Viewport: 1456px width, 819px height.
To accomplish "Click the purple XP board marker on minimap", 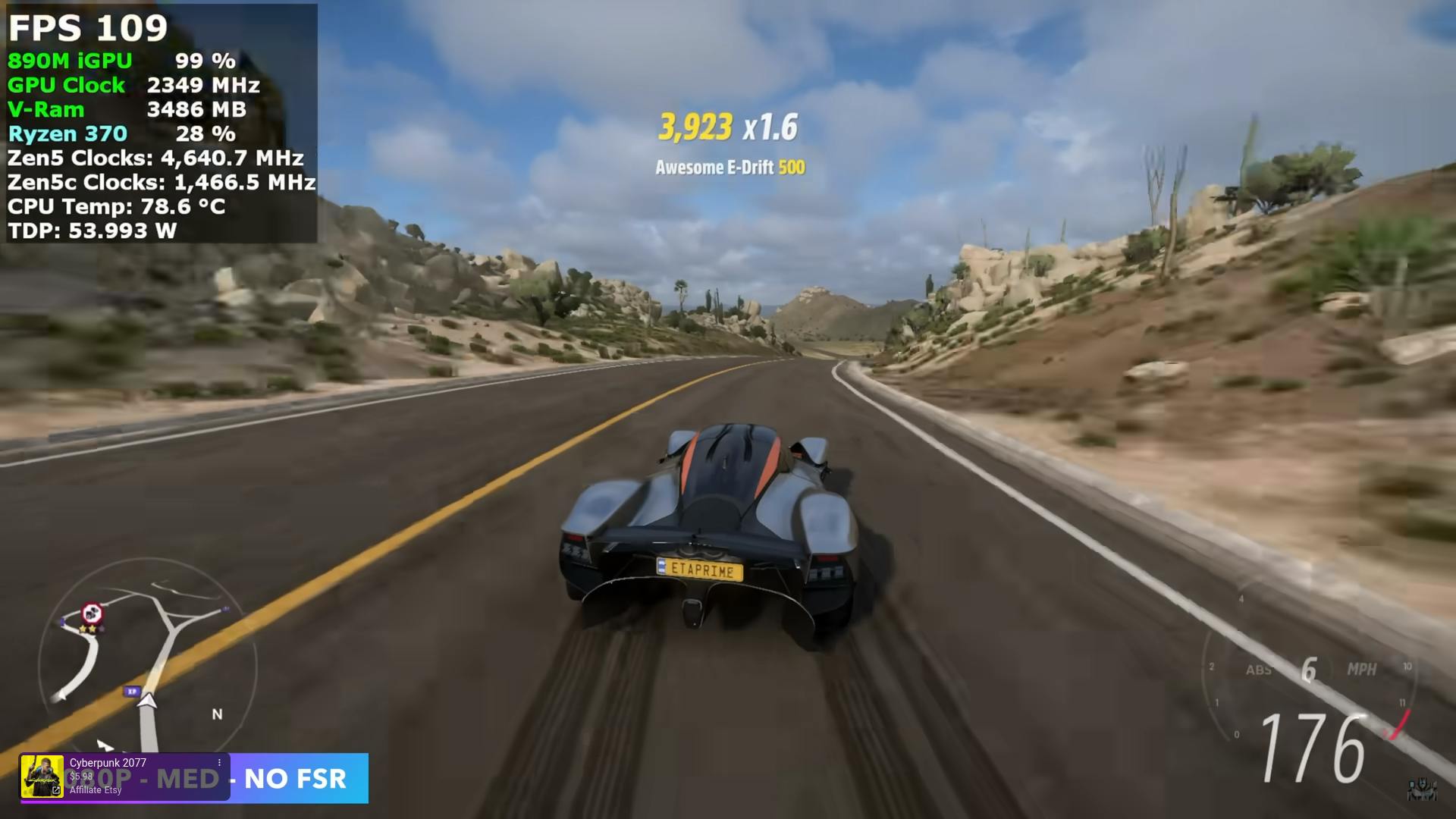I will [x=133, y=692].
